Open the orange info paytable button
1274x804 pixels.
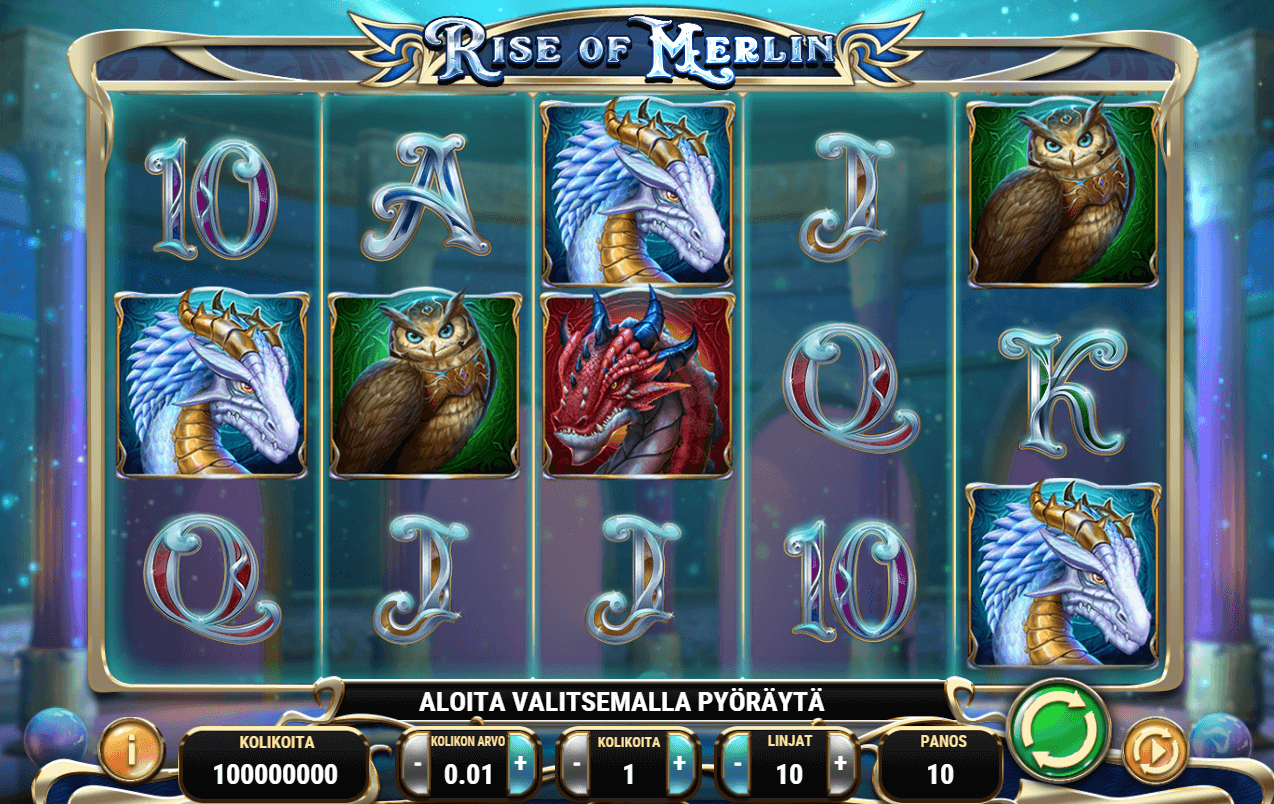(130, 748)
